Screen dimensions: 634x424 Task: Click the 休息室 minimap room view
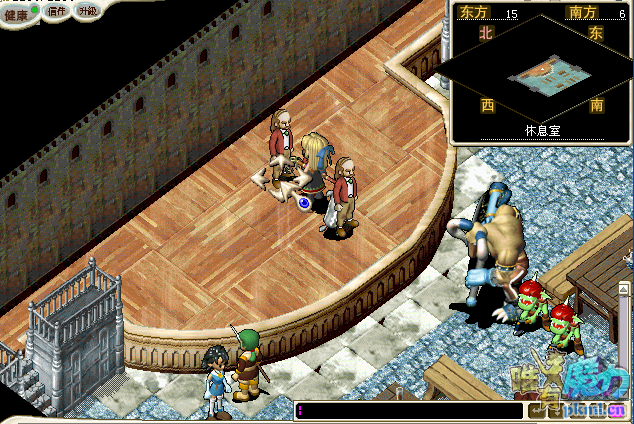[539, 76]
